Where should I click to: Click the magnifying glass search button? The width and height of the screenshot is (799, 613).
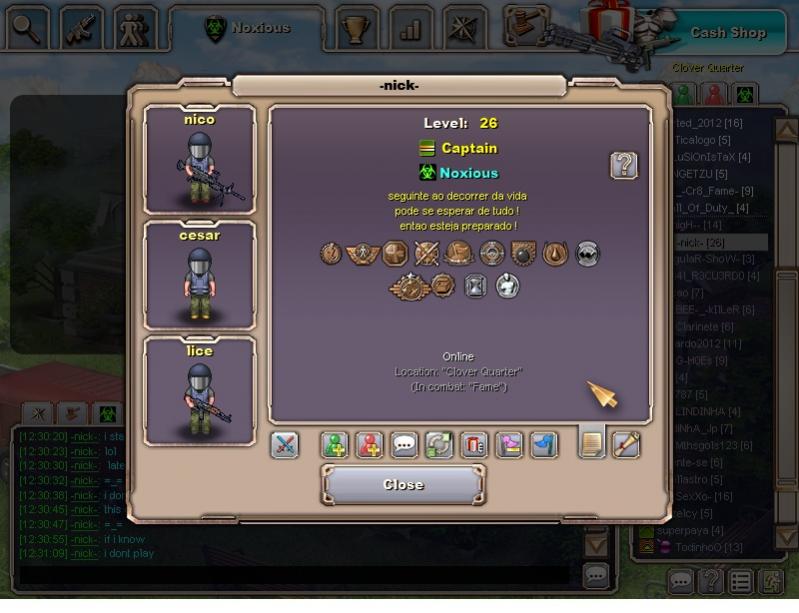[x=27, y=28]
